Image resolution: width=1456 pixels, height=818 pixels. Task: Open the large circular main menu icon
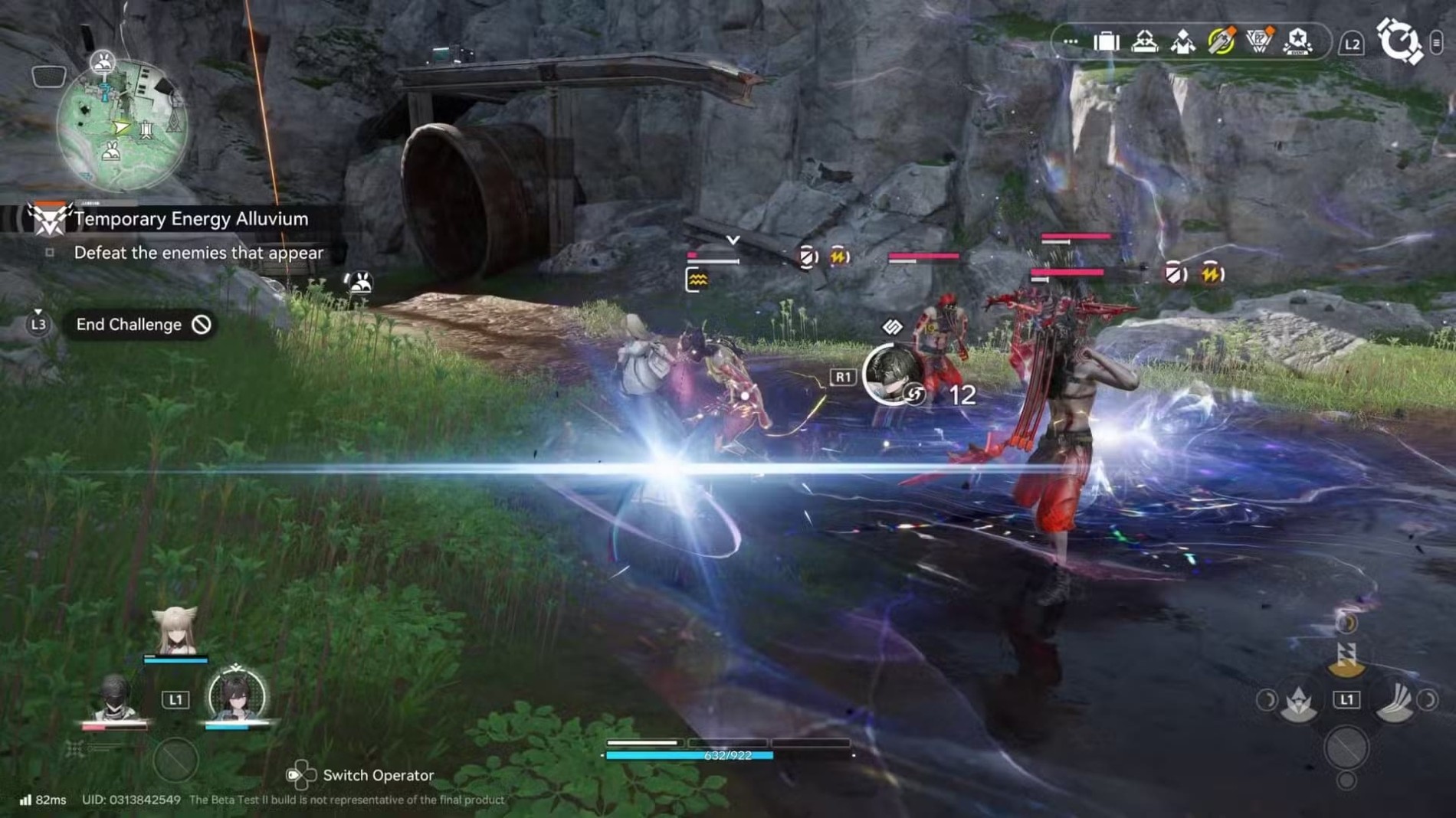(x=1399, y=41)
